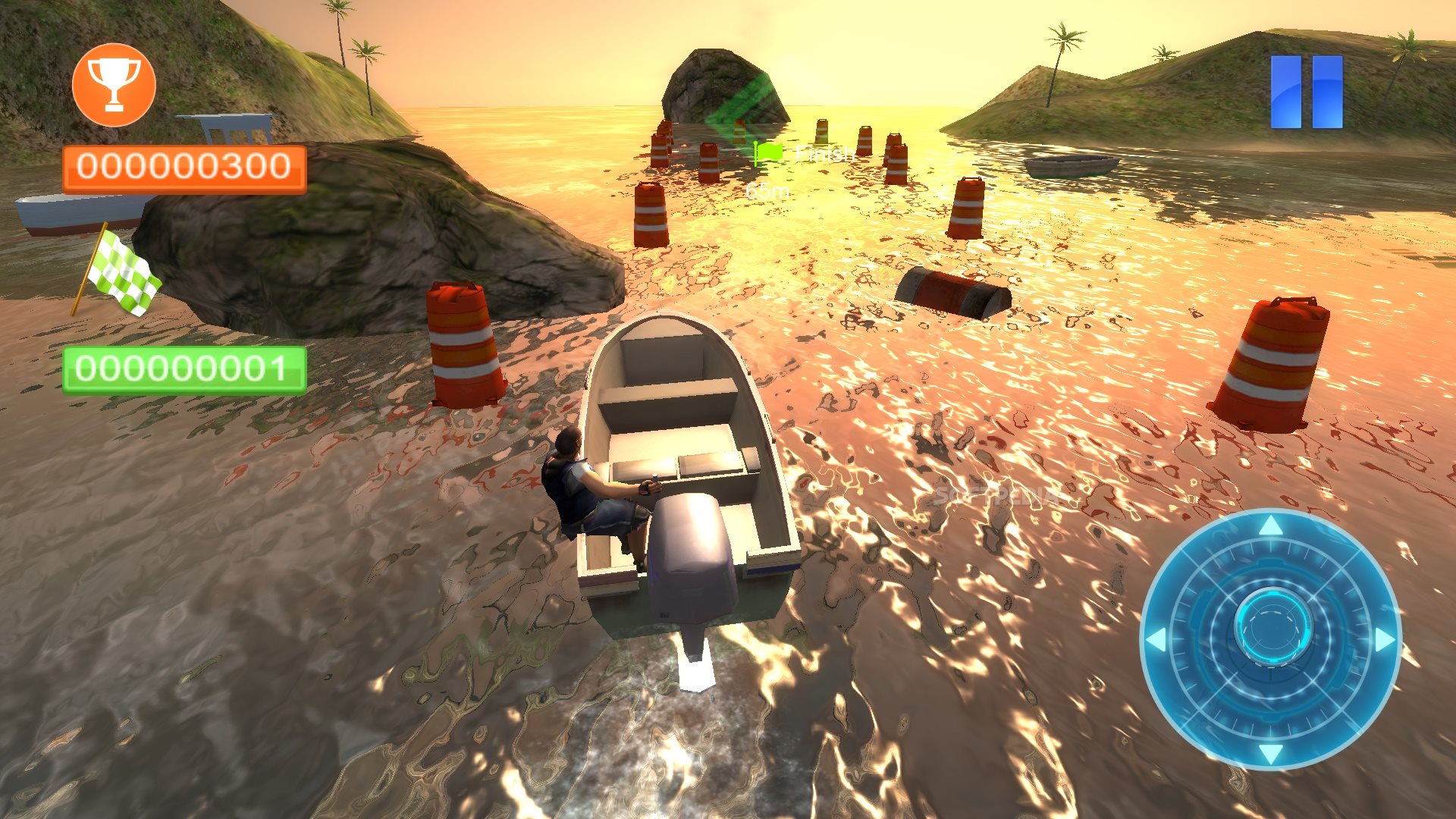Viewport: 1456px width, 819px height.
Task: Tap the orange trophy icon
Action: (114, 85)
